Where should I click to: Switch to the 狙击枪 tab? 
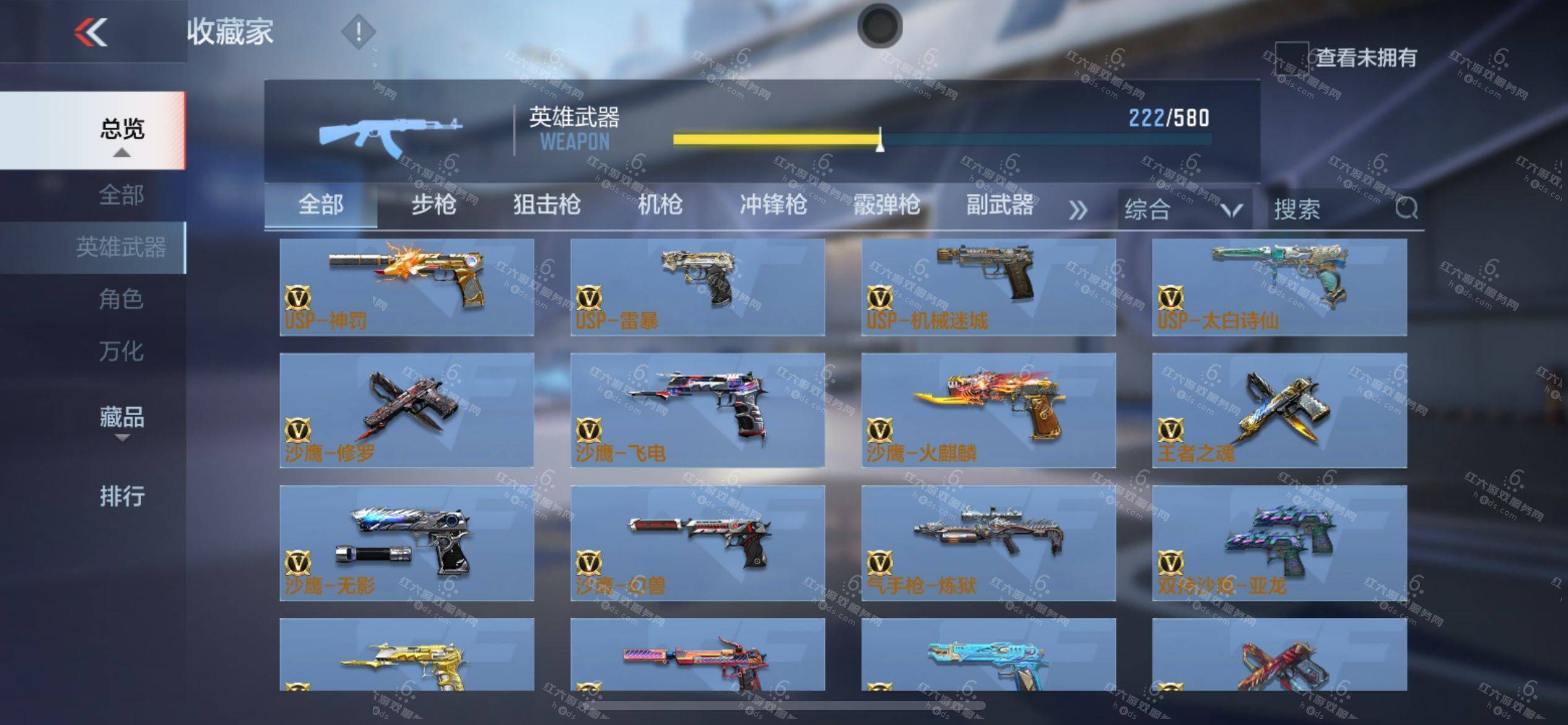coord(547,204)
